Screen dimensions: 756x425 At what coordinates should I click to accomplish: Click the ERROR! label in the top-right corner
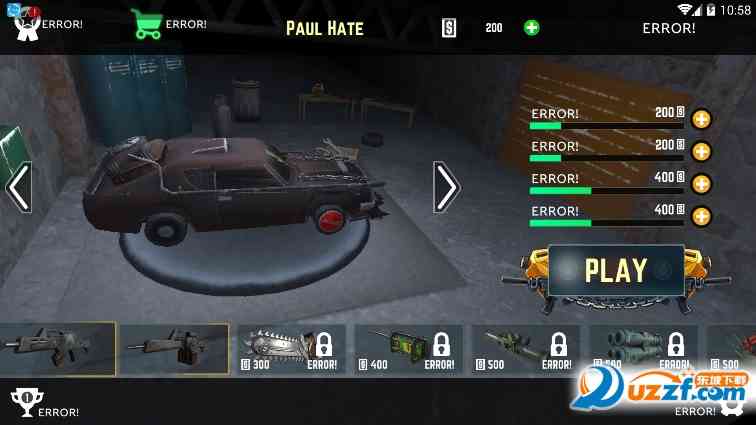(x=669, y=28)
